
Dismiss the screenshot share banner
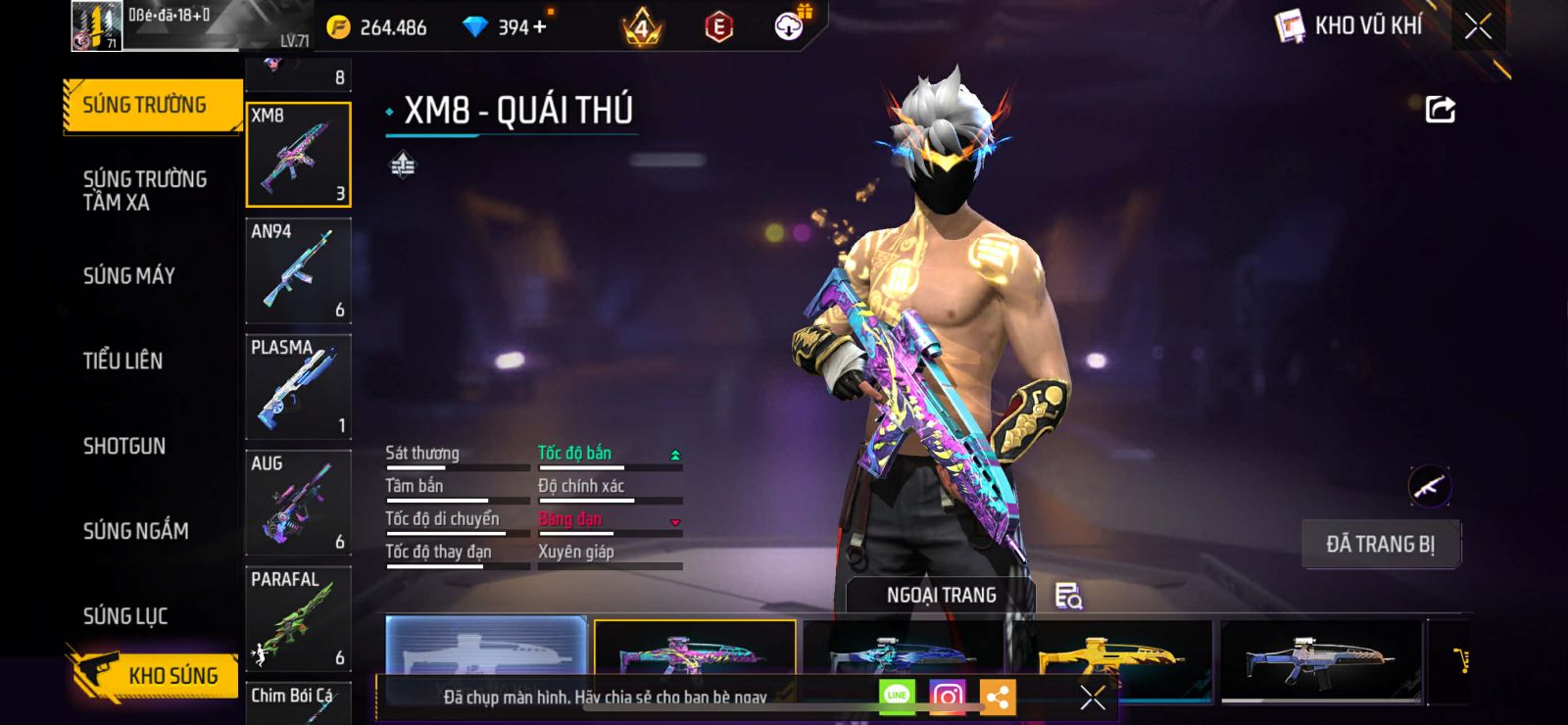click(1092, 697)
